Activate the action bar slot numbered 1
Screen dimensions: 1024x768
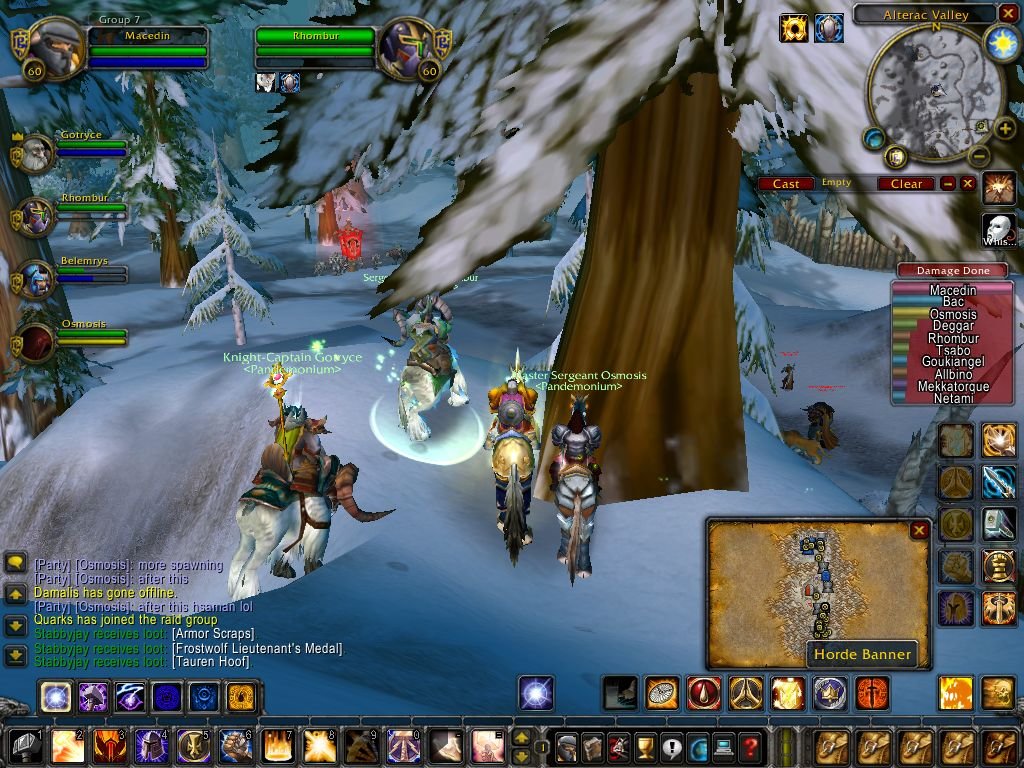[24, 746]
